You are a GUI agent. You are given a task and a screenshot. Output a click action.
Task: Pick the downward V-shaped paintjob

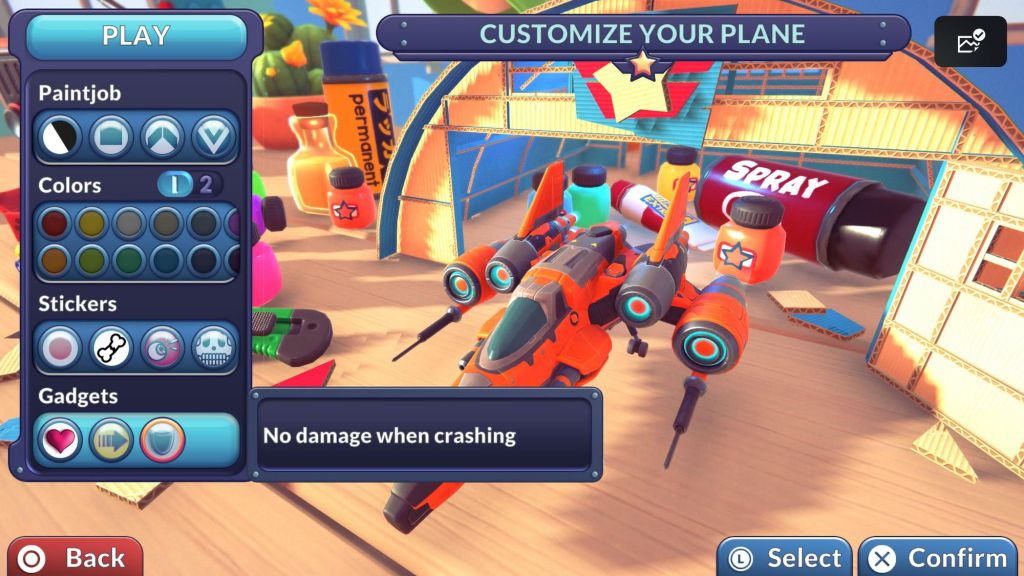coord(213,137)
